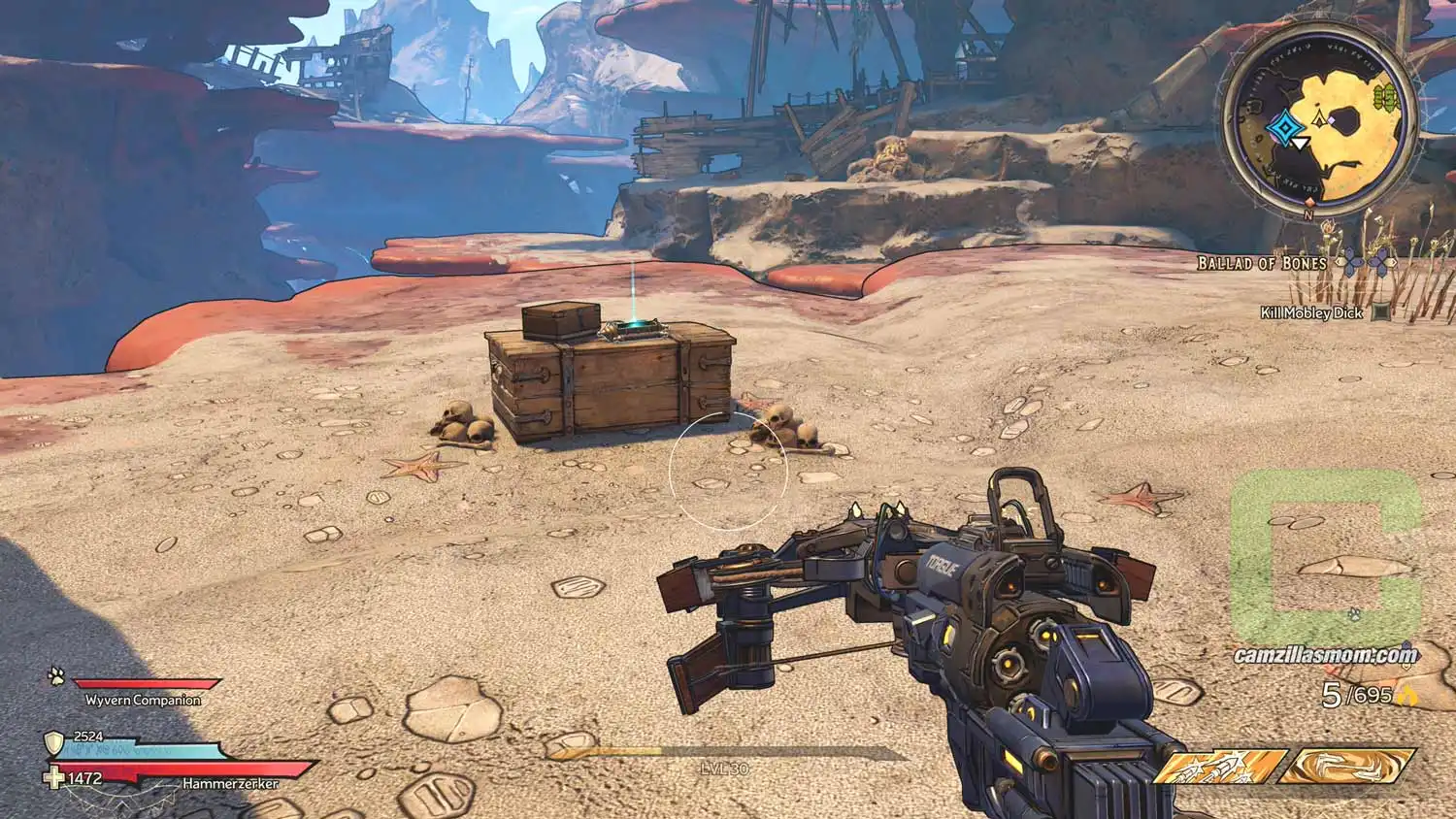
Task: Click the Kill Mobley Dick objective checkbox
Action: (1381, 312)
